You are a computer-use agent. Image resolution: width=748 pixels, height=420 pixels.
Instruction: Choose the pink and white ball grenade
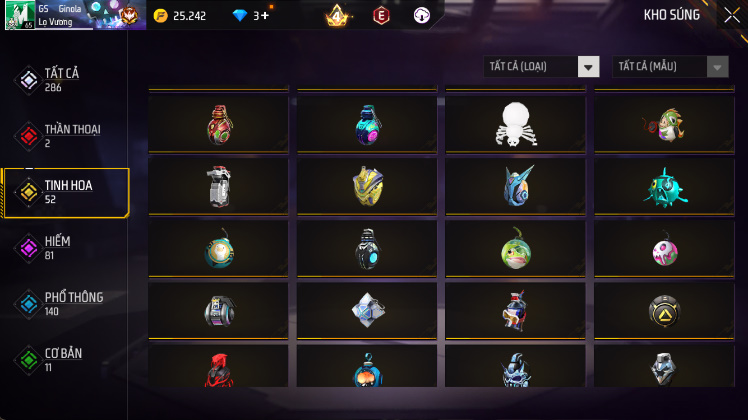[x=664, y=250]
